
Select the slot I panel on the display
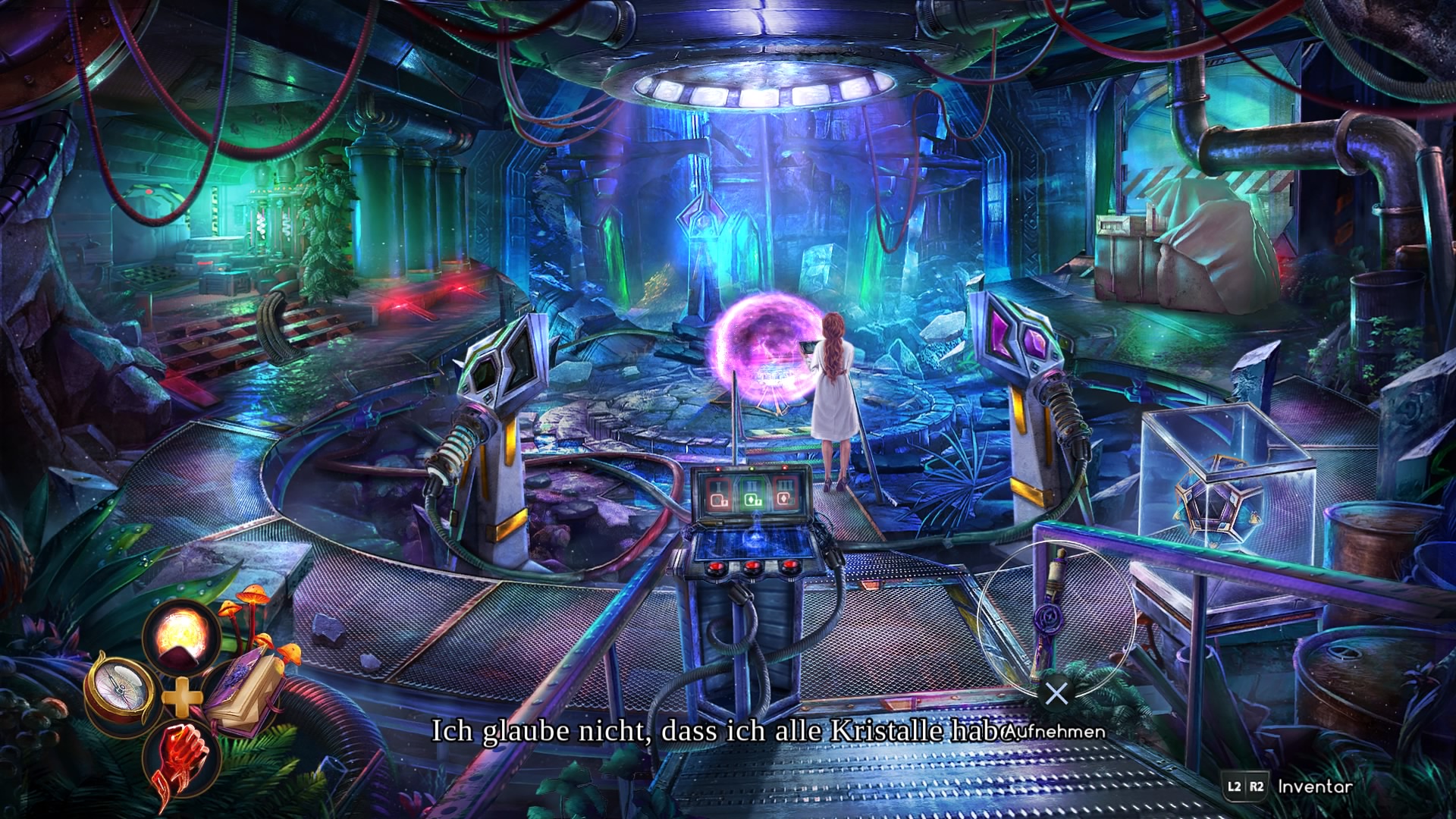[x=717, y=494]
